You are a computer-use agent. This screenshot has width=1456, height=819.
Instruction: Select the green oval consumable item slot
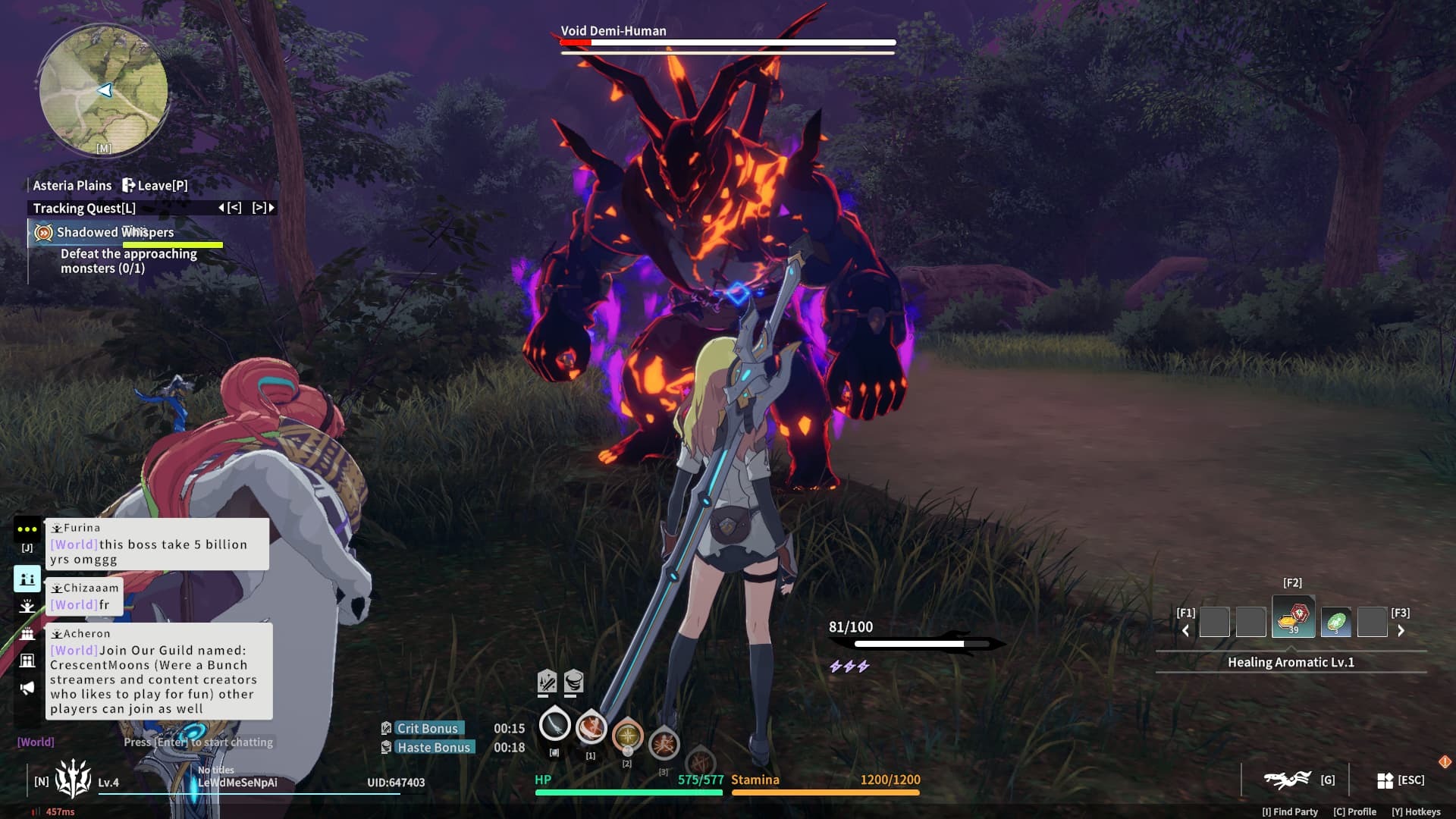point(1335,623)
